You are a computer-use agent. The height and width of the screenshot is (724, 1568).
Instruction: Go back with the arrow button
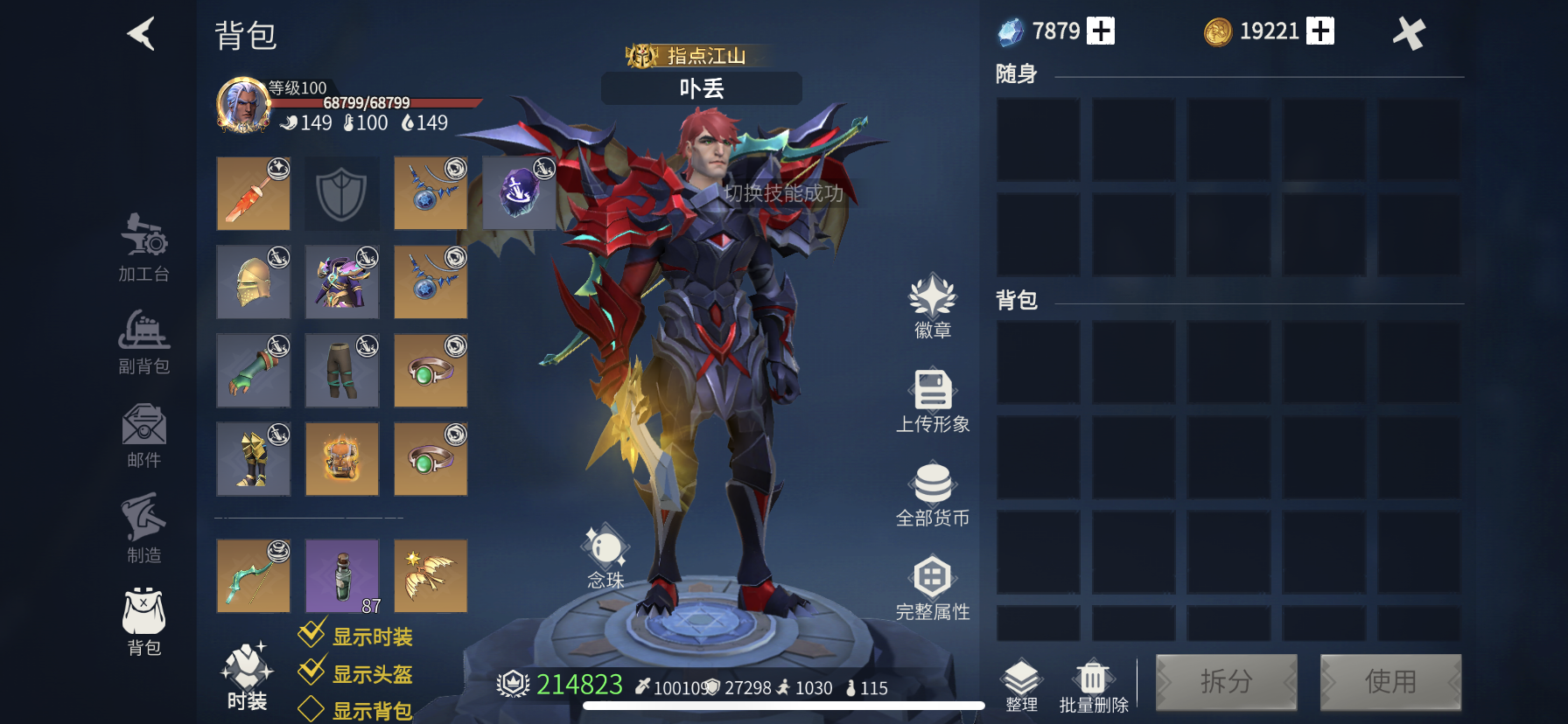(x=142, y=34)
